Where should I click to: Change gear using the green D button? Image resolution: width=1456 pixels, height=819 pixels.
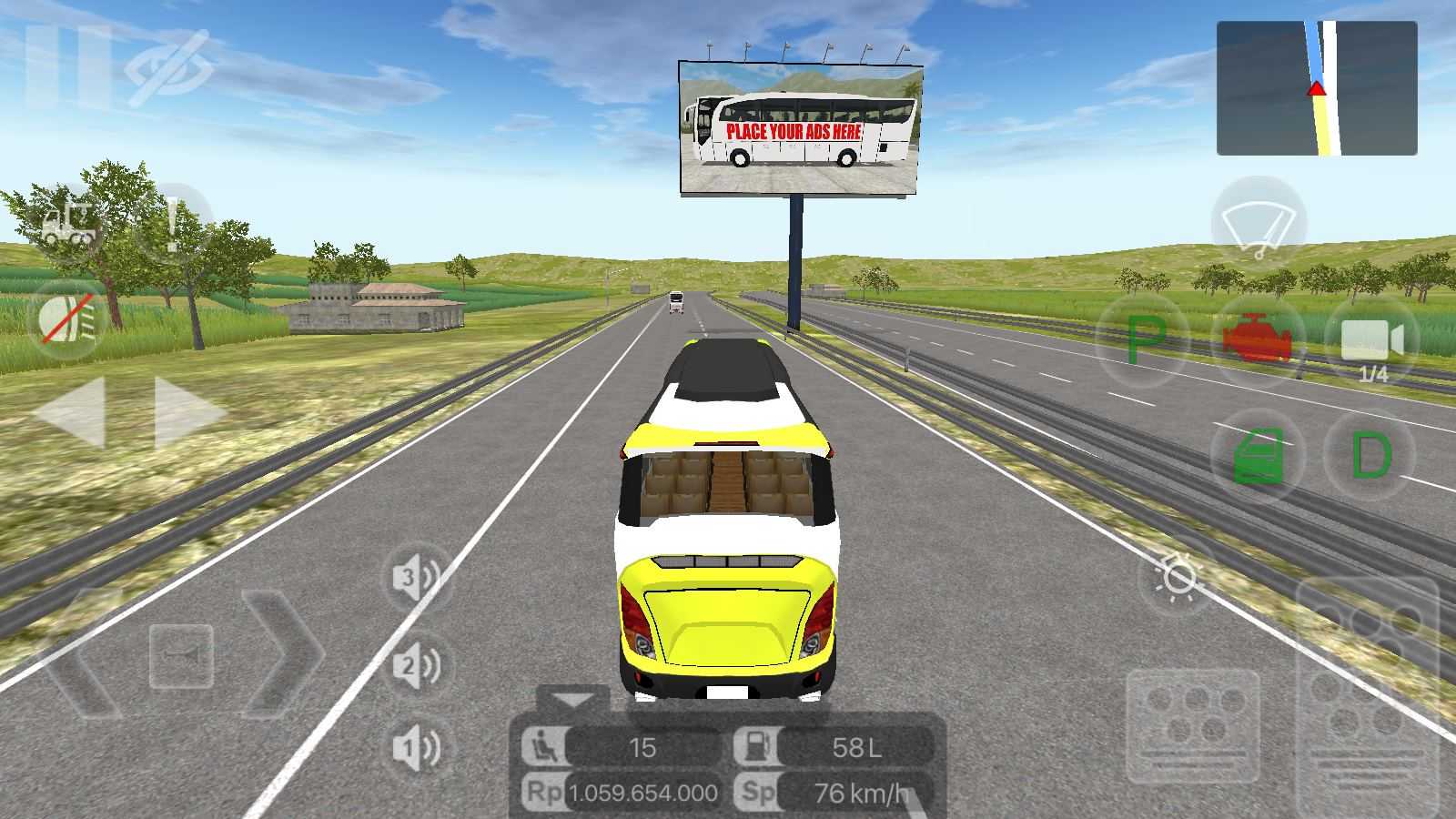pyautogui.click(x=1370, y=455)
